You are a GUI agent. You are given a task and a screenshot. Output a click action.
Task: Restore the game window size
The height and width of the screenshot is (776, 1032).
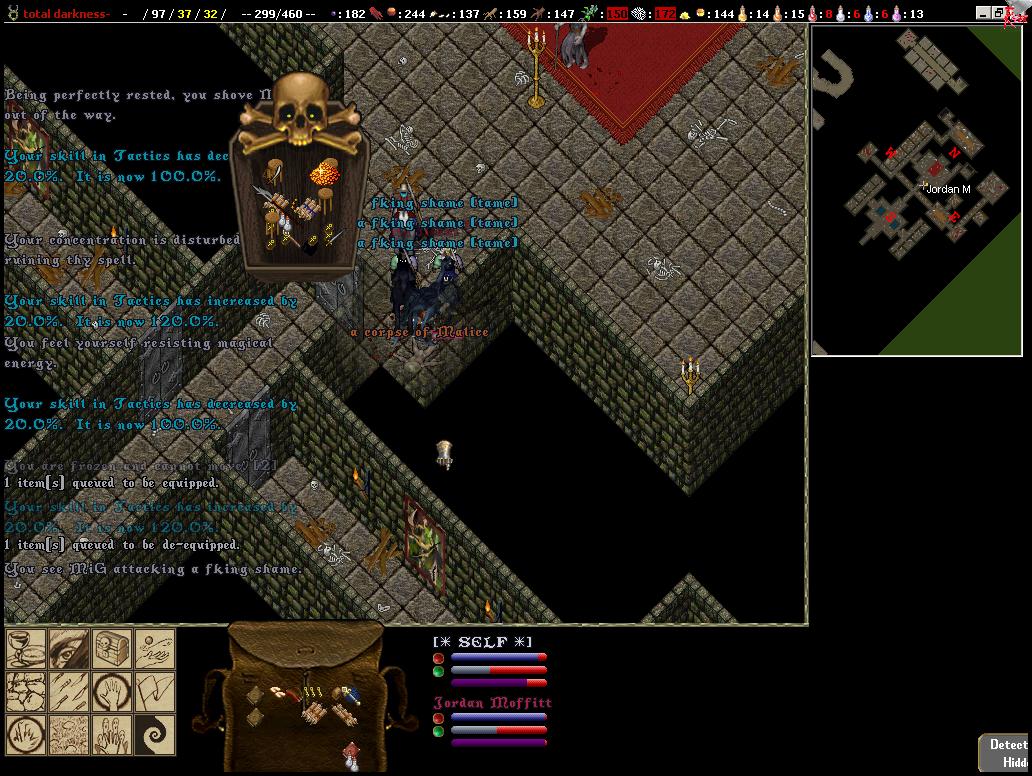[x=998, y=13]
